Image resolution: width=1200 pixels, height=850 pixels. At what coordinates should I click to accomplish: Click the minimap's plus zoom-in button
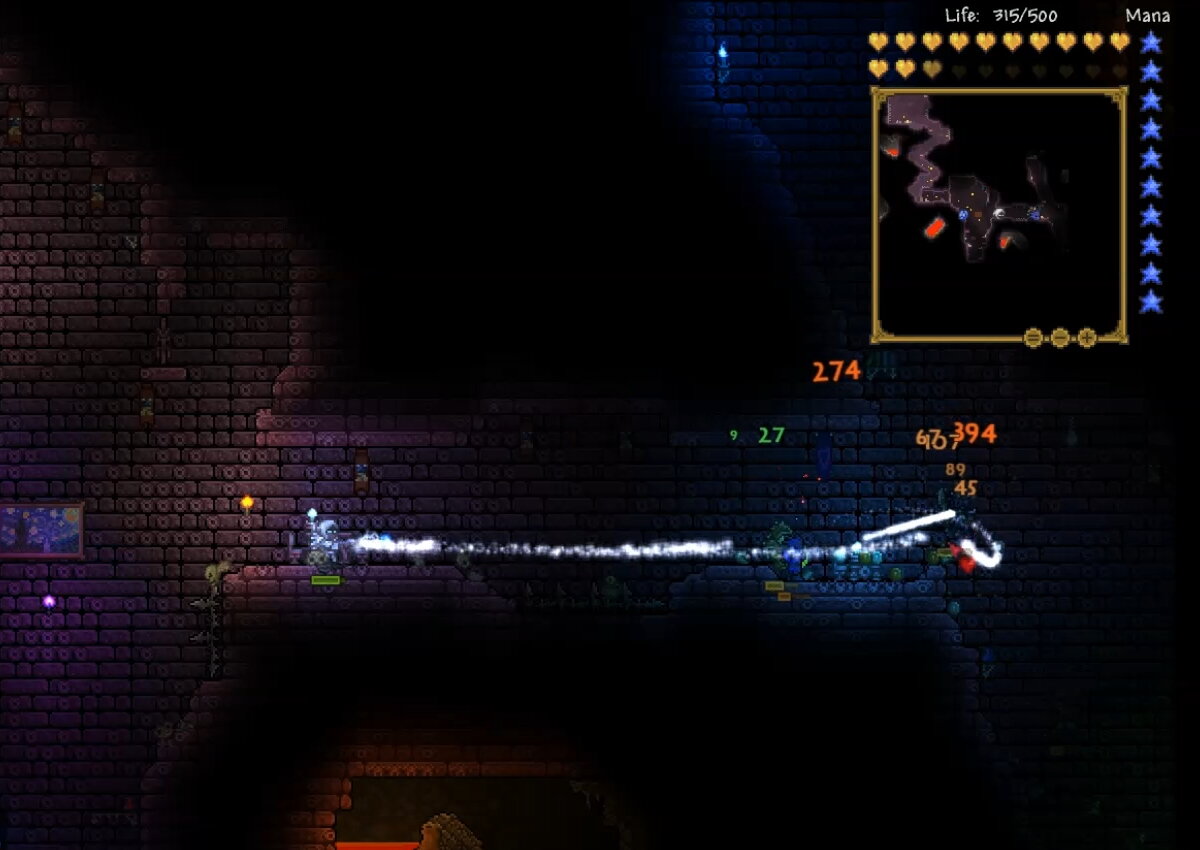[x=1087, y=337]
